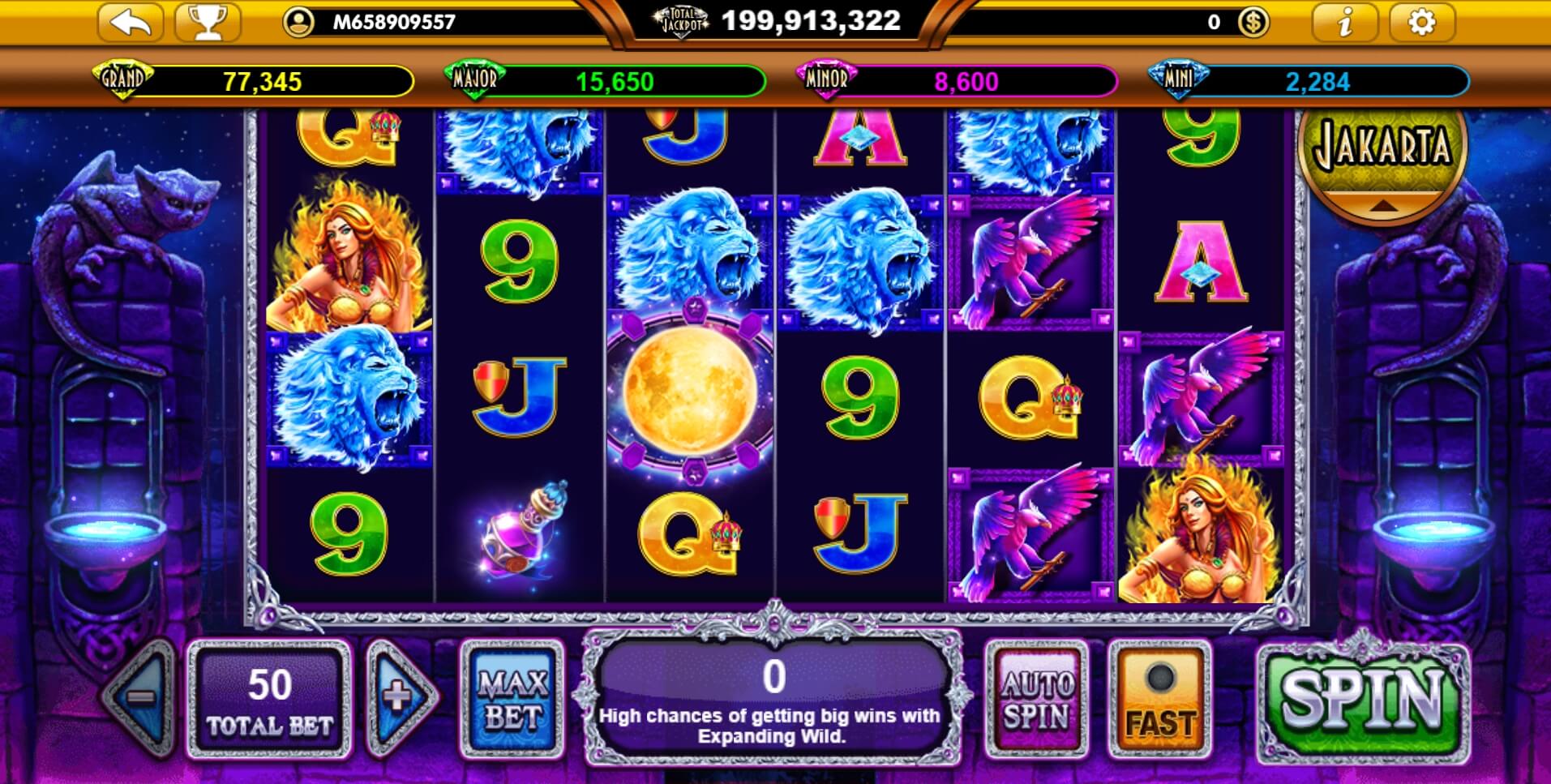
Task: Toggle Fast spin mode
Action: click(x=1158, y=699)
